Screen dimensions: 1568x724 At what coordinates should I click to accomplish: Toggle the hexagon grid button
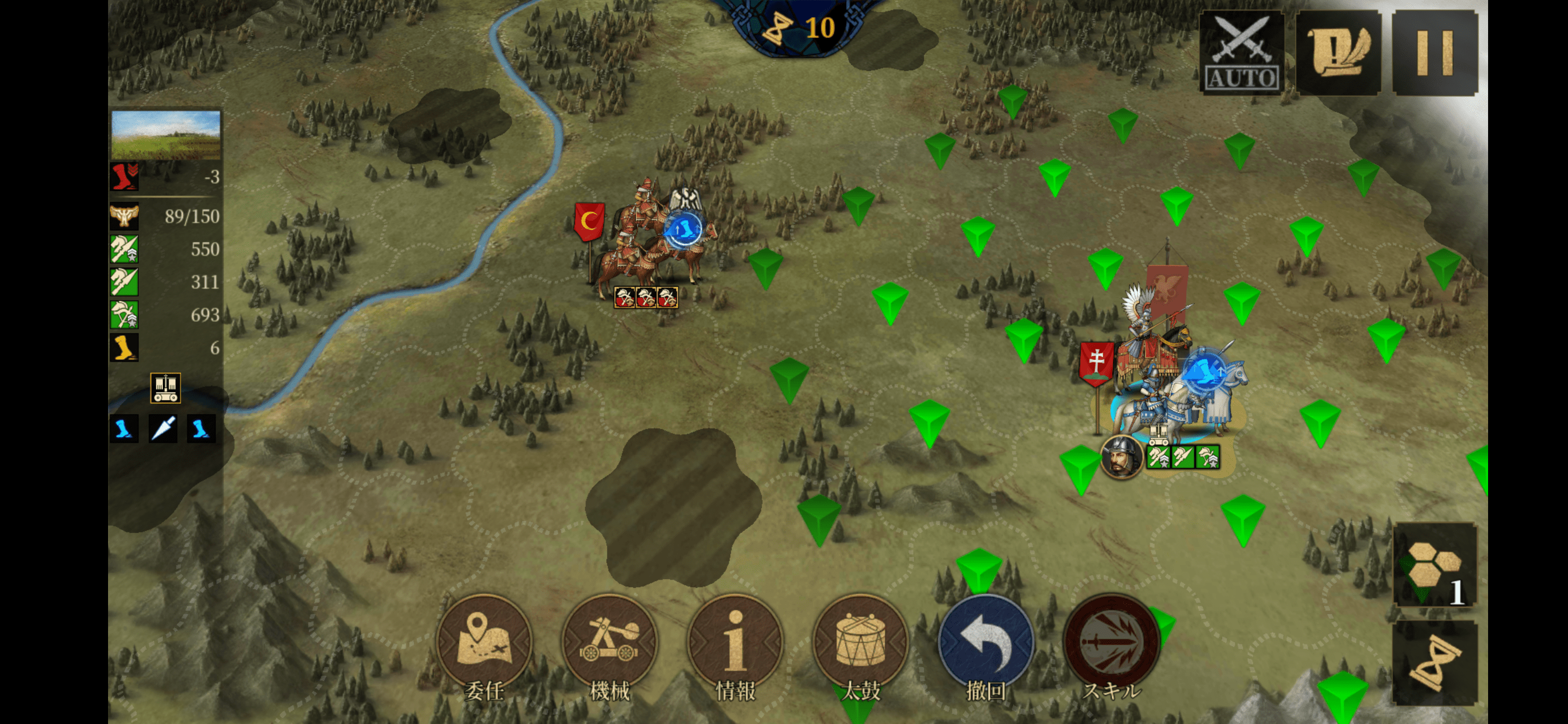1435,566
